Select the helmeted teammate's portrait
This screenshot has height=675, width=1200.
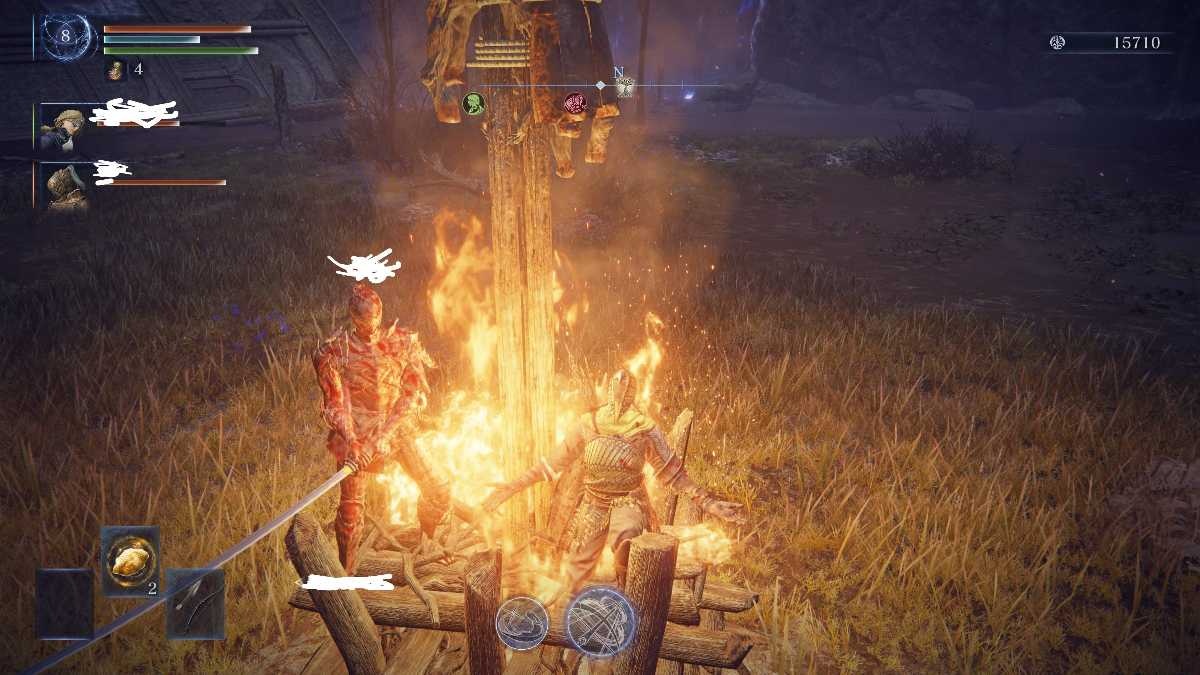[65, 187]
